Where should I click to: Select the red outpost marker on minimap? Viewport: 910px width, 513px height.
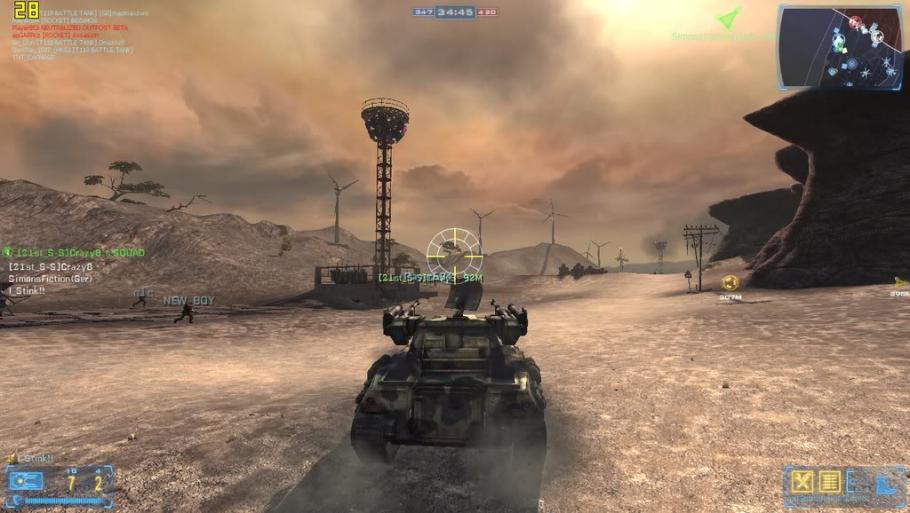(855, 22)
